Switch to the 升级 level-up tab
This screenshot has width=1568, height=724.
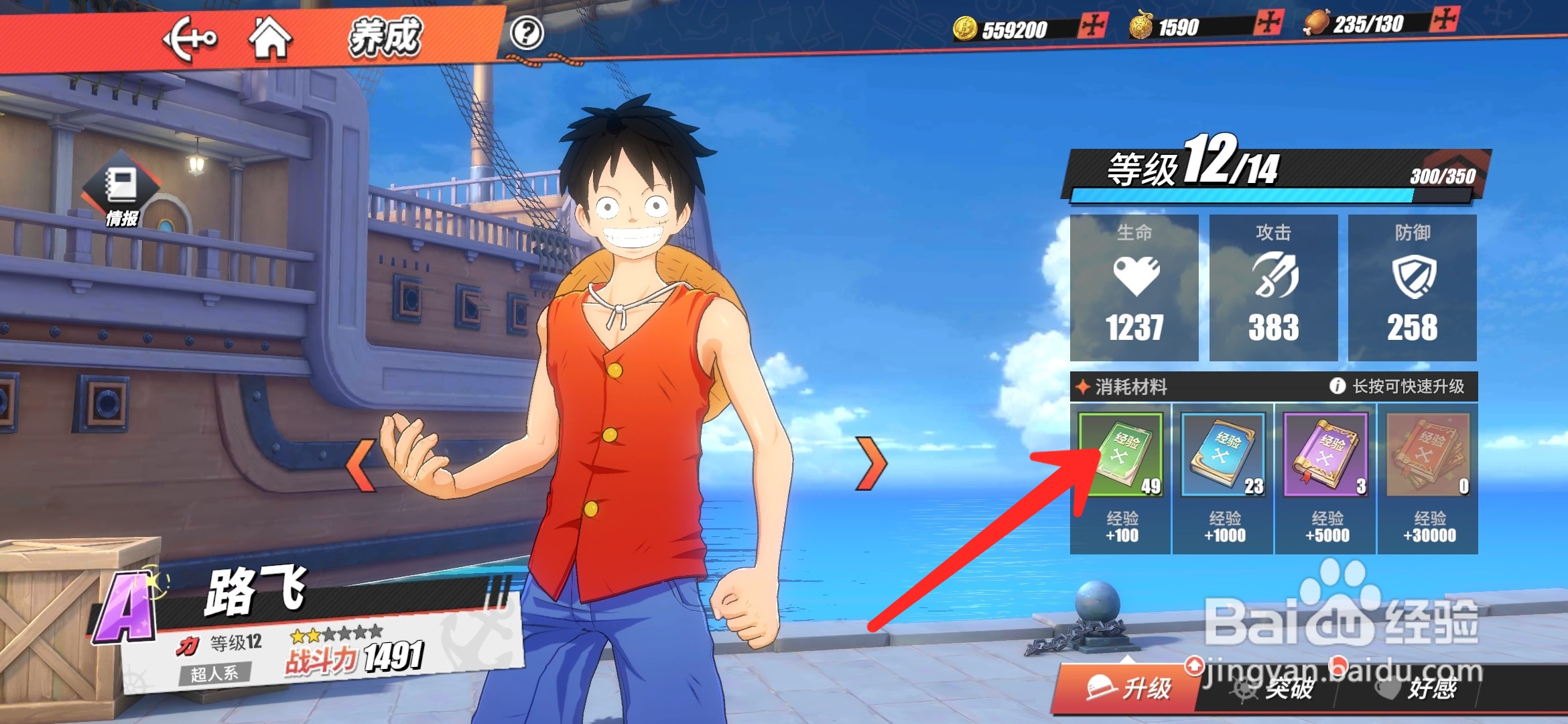click(1128, 688)
